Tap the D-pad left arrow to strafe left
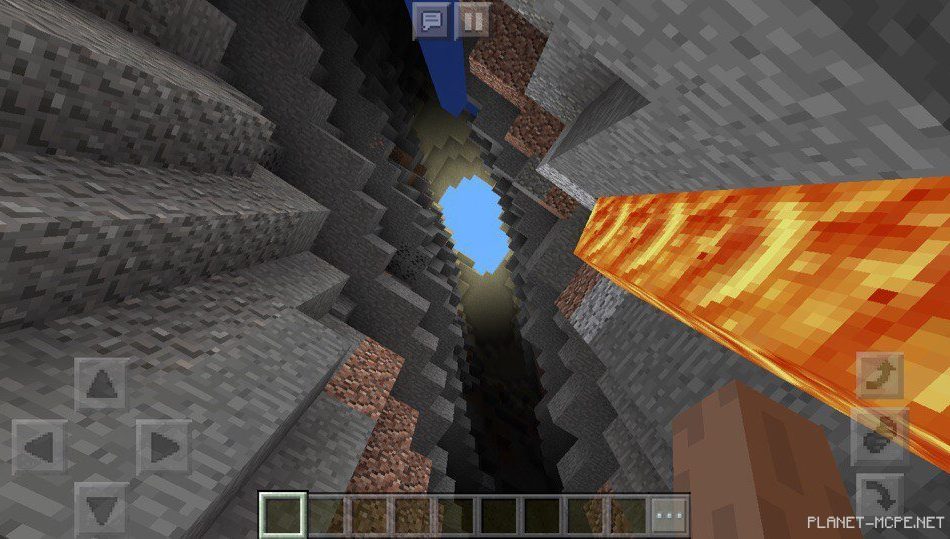Screen dimensions: 950x539 39,446
